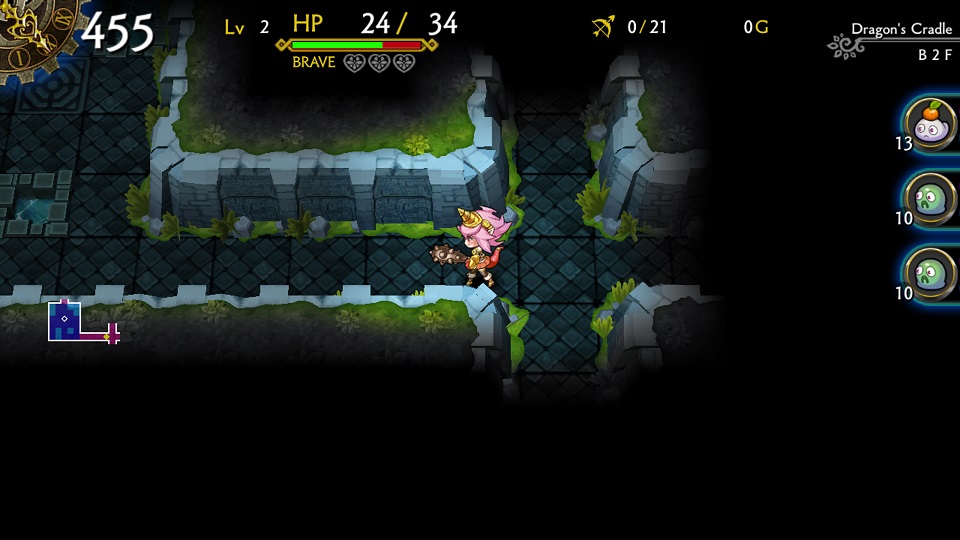
Task: Click the golden turn clock emblem
Action: (x=32, y=36)
